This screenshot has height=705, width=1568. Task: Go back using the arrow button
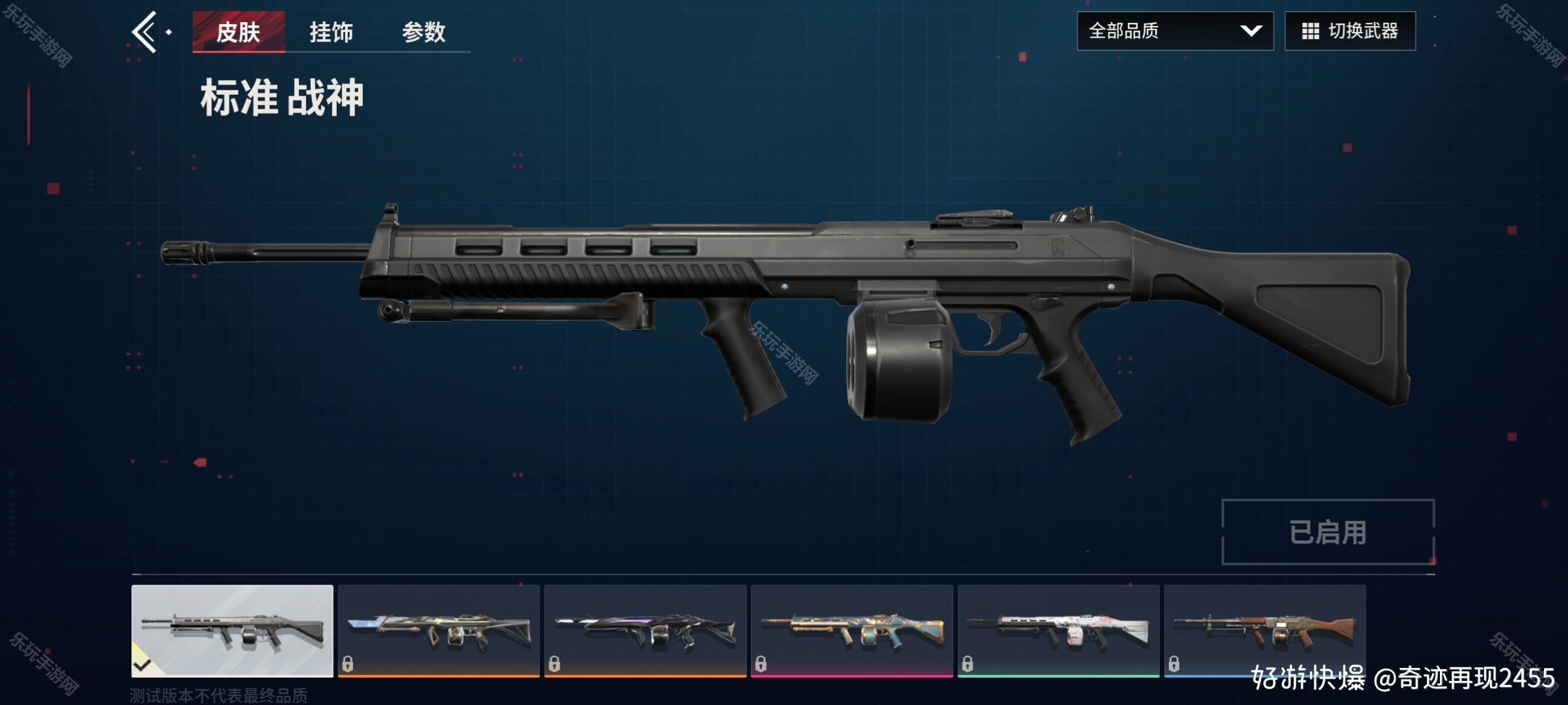point(146,31)
